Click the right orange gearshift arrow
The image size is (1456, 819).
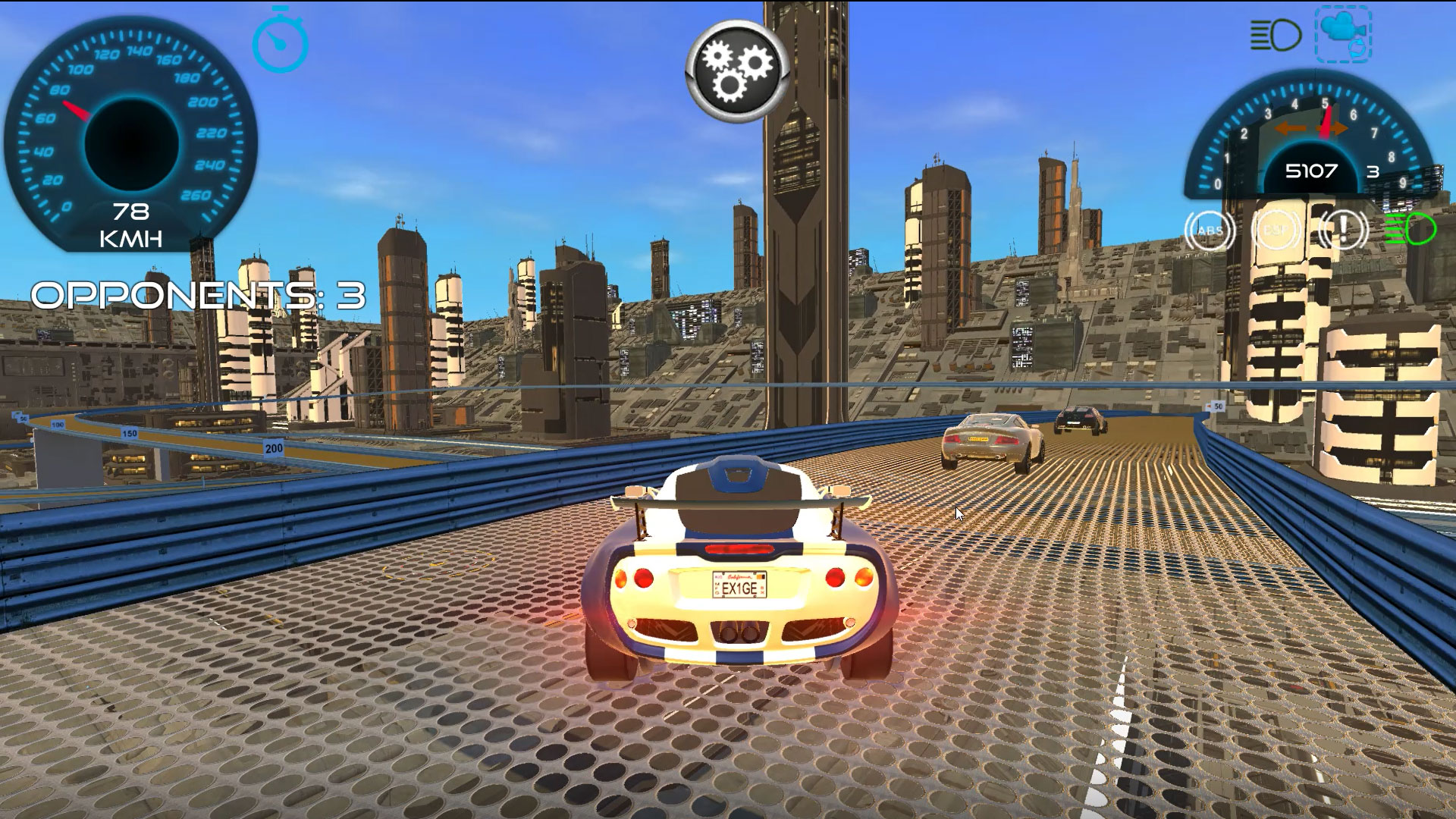[x=1332, y=128]
